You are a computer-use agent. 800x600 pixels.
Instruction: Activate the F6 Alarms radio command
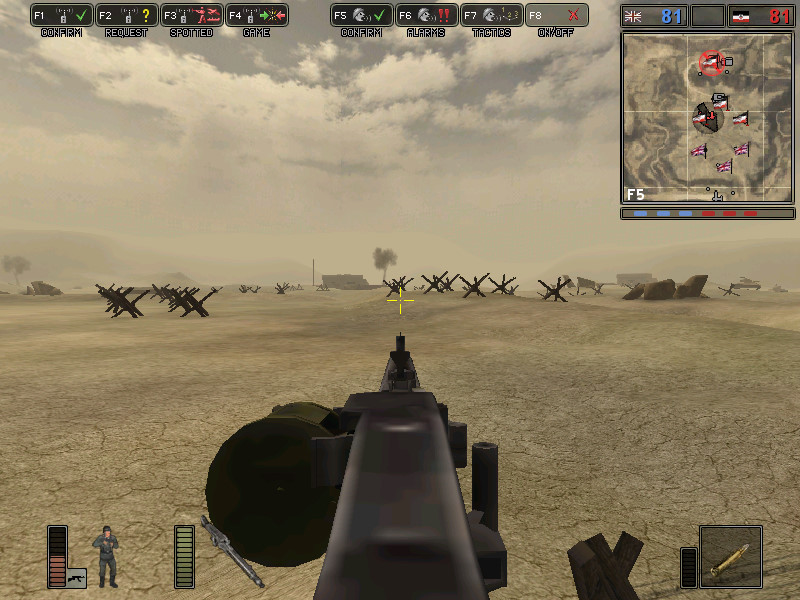[427, 15]
